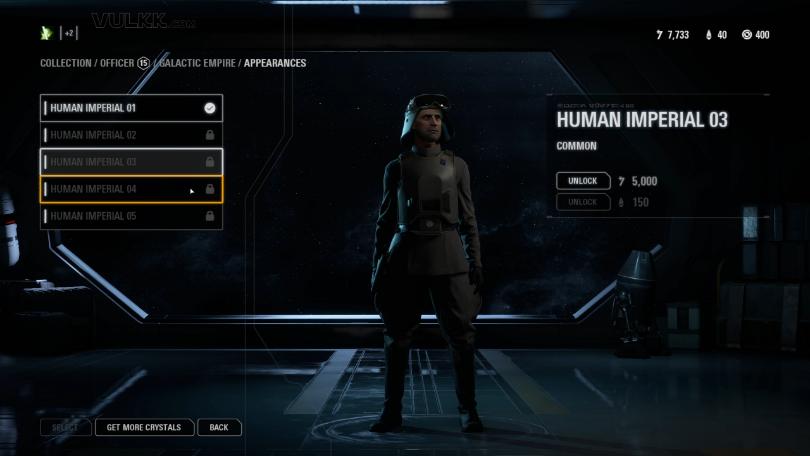
Task: Open the green player icon in the corner
Action: pyautogui.click(x=46, y=33)
